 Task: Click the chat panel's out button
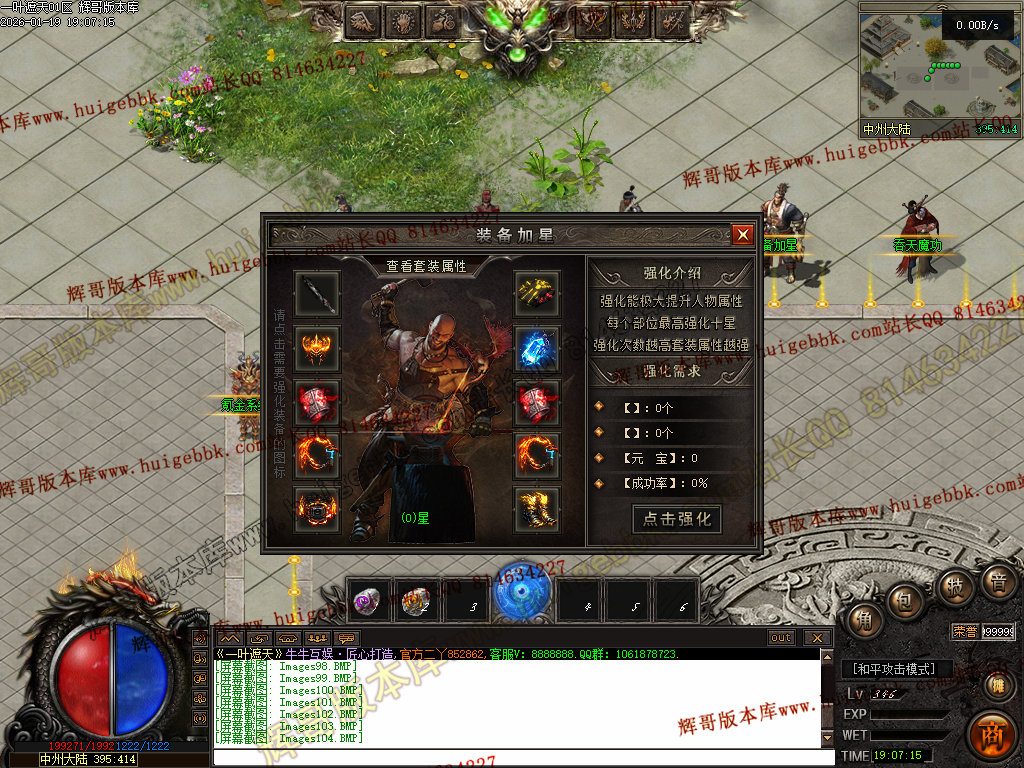pos(781,637)
